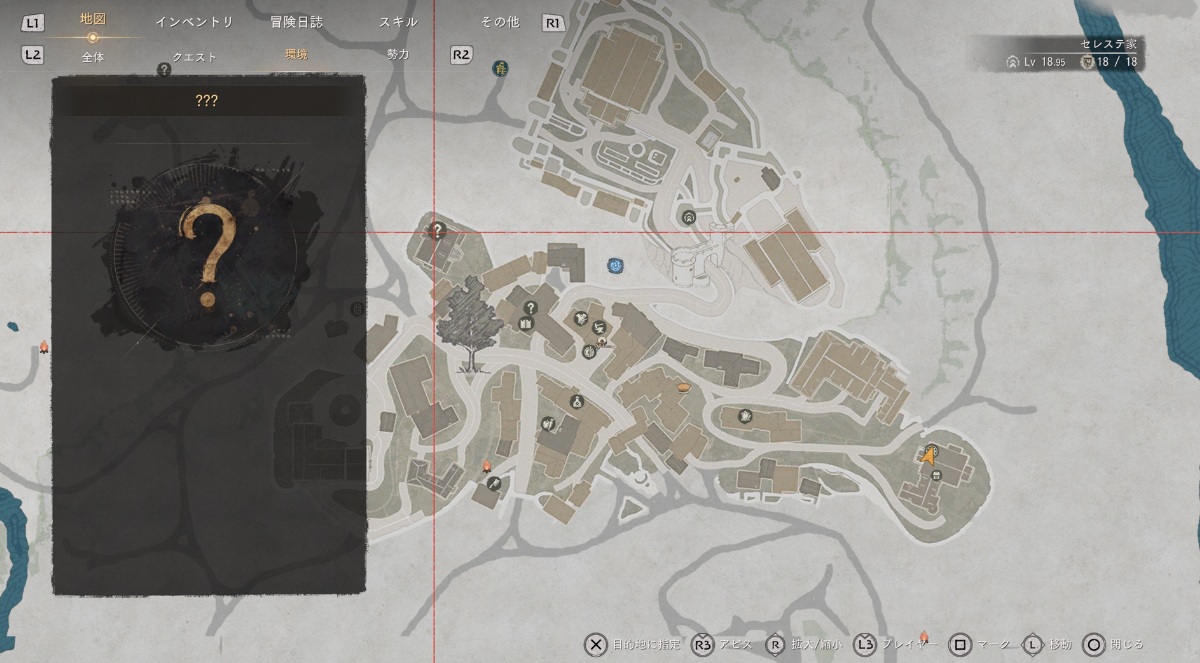This screenshot has height=663, width=1200.
Task: Click the book shop marker on the map
Action: pos(526,322)
